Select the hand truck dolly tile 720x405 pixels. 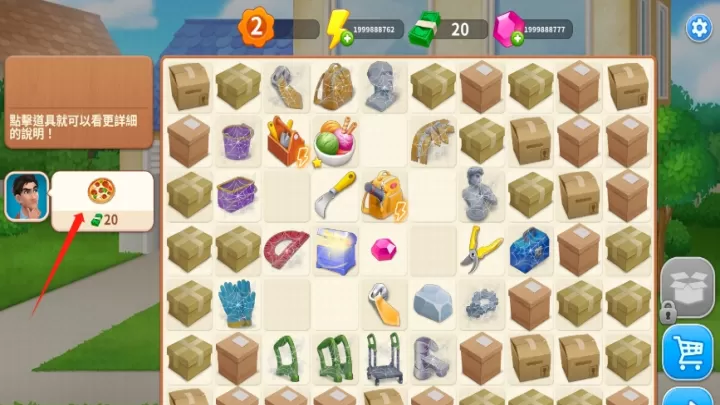[383, 357]
